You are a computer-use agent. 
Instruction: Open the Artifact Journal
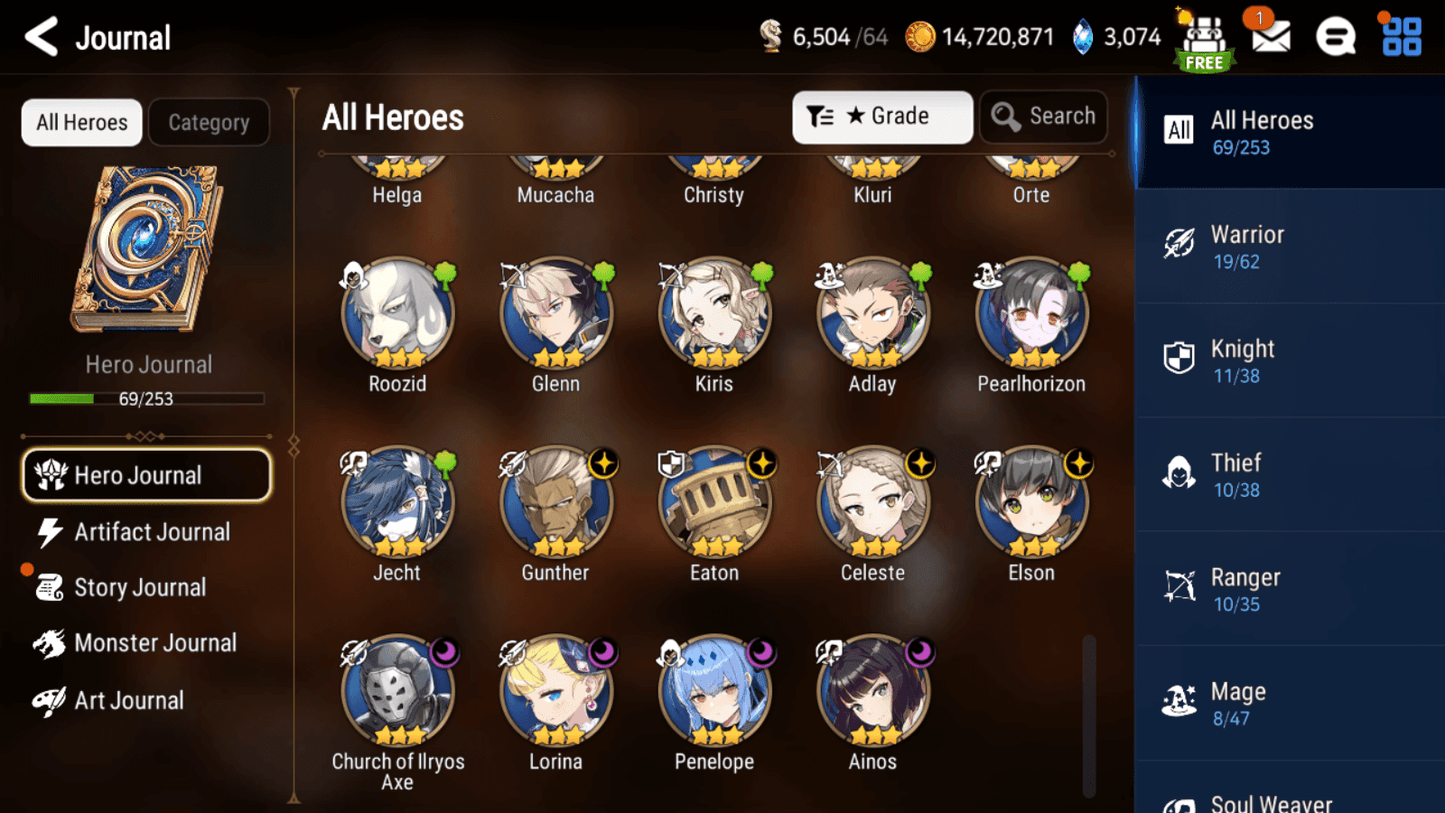(x=151, y=532)
